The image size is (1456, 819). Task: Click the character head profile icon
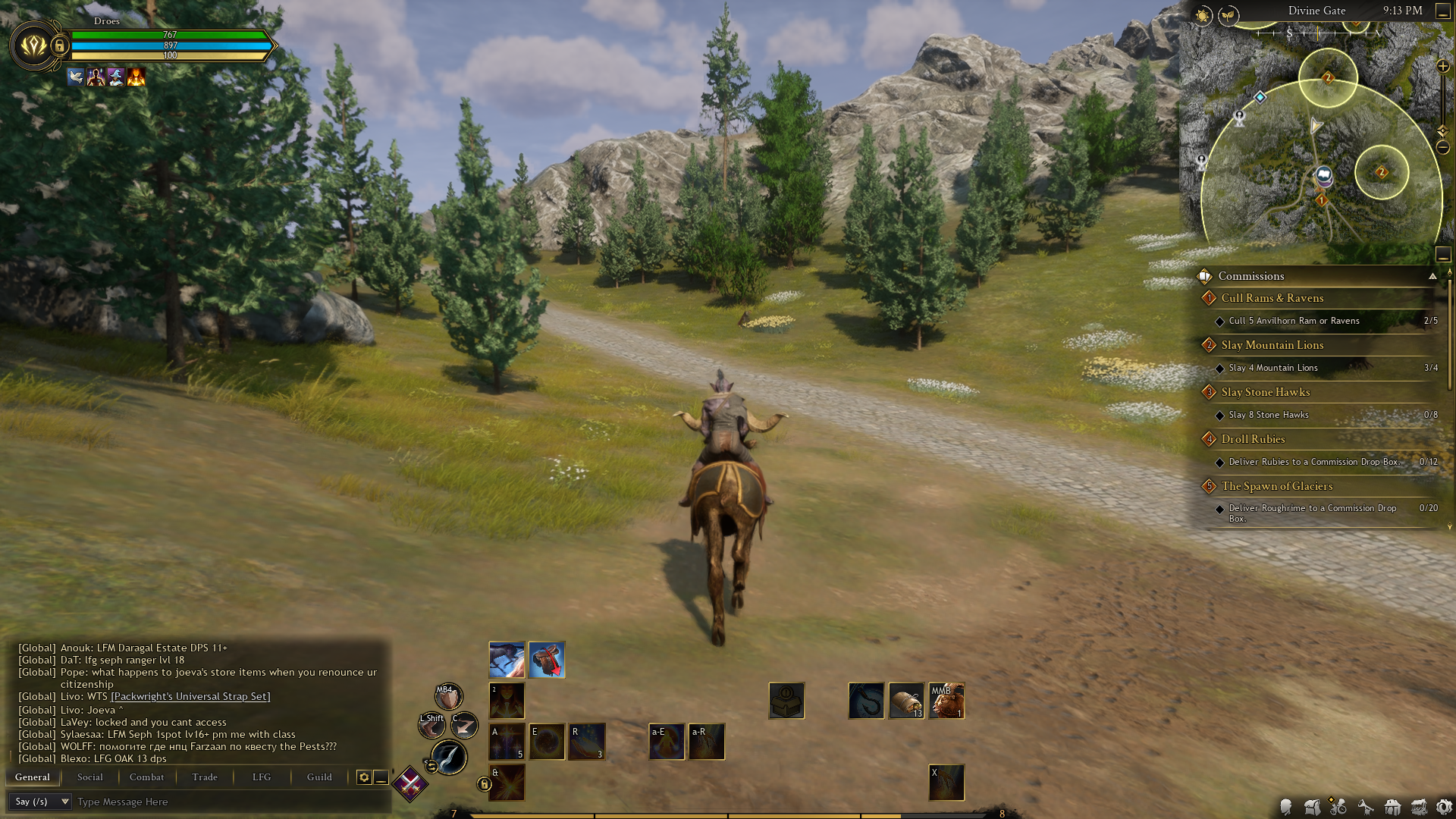pos(1286,808)
